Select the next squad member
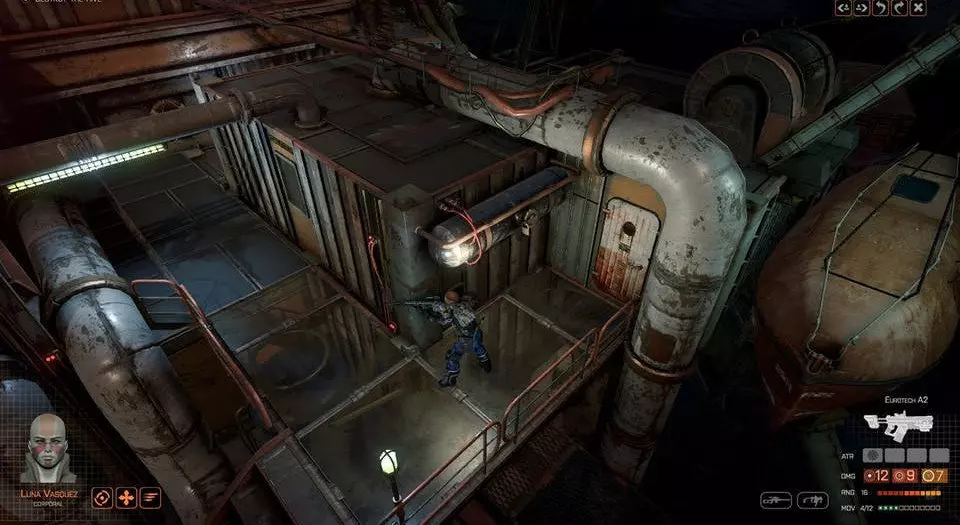 [861, 8]
